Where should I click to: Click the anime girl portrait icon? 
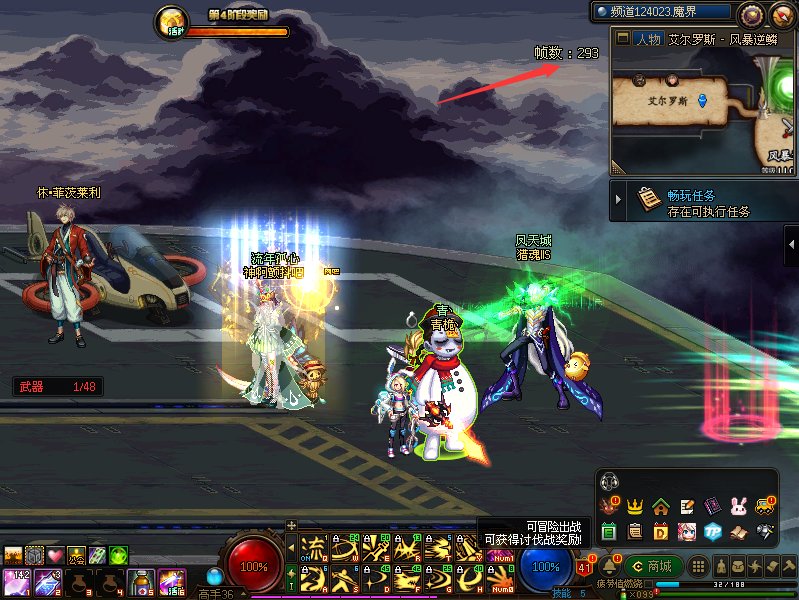tap(687, 531)
